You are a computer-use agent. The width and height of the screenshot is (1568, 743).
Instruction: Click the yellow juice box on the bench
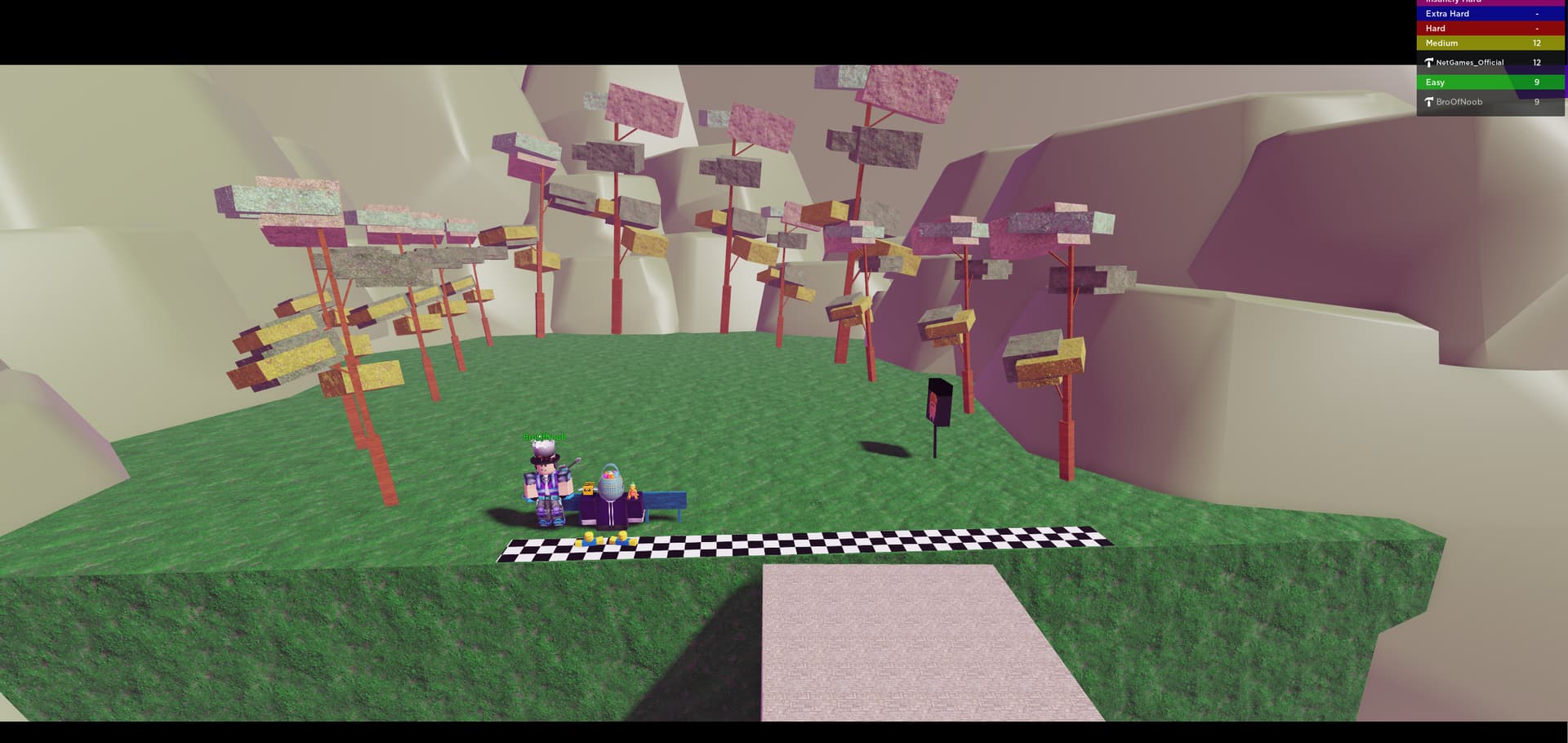[588, 489]
